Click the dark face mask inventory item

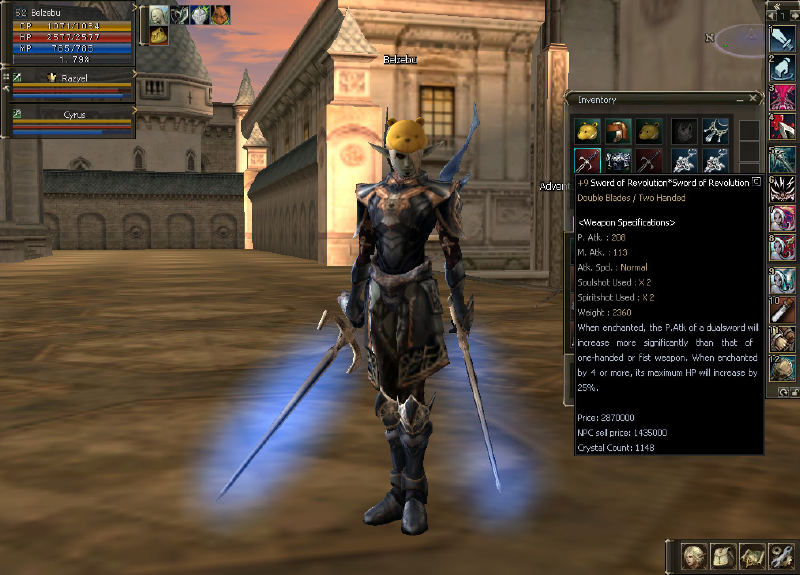tap(684, 130)
